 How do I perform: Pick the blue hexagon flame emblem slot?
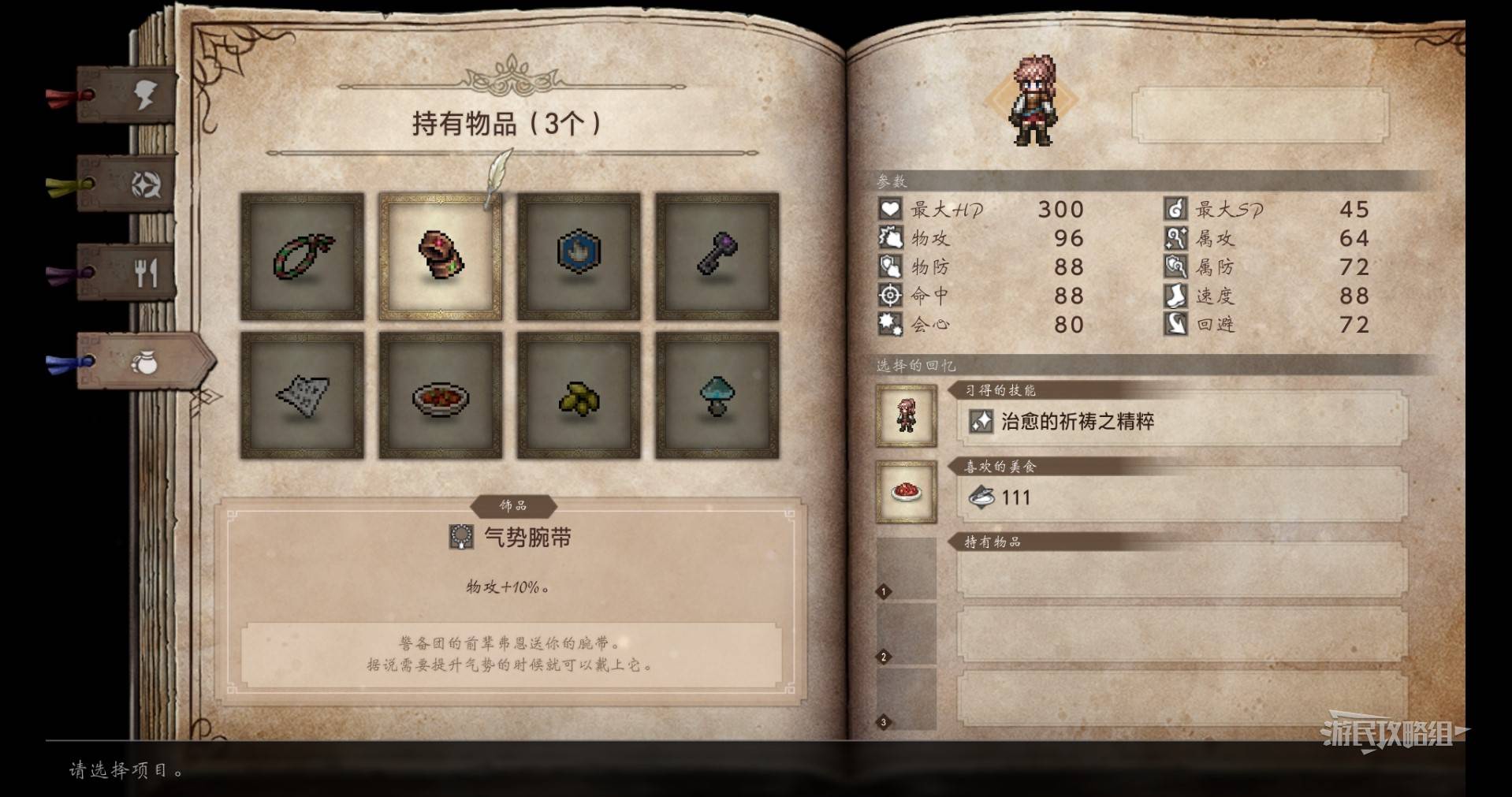pyautogui.click(x=579, y=256)
